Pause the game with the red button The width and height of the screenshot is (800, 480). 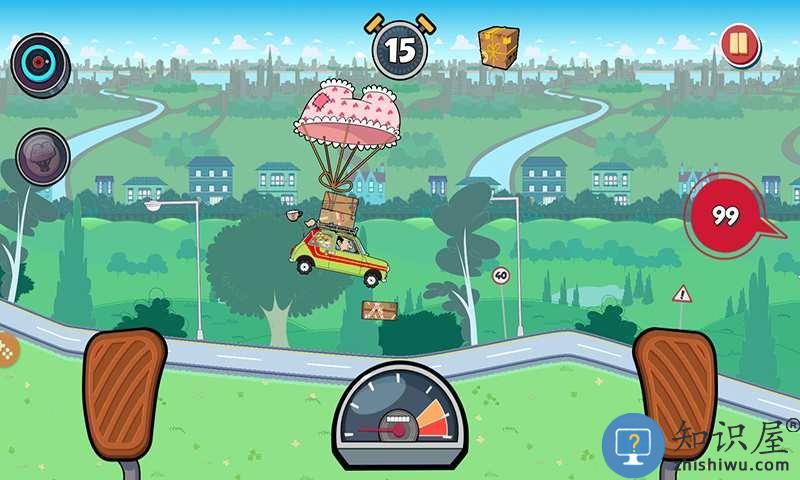(x=739, y=45)
